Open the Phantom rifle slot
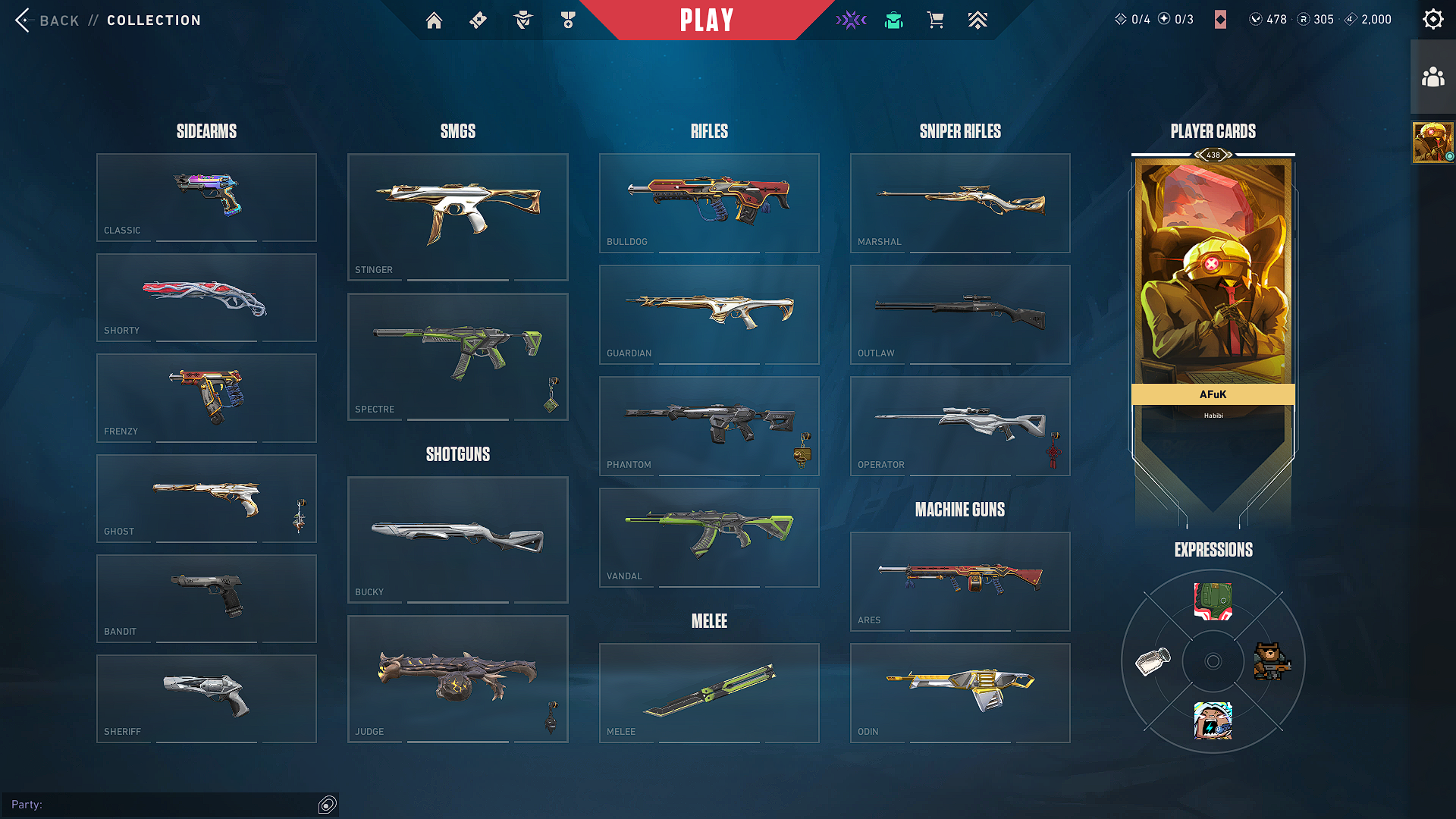This screenshot has height=819, width=1456. point(709,425)
